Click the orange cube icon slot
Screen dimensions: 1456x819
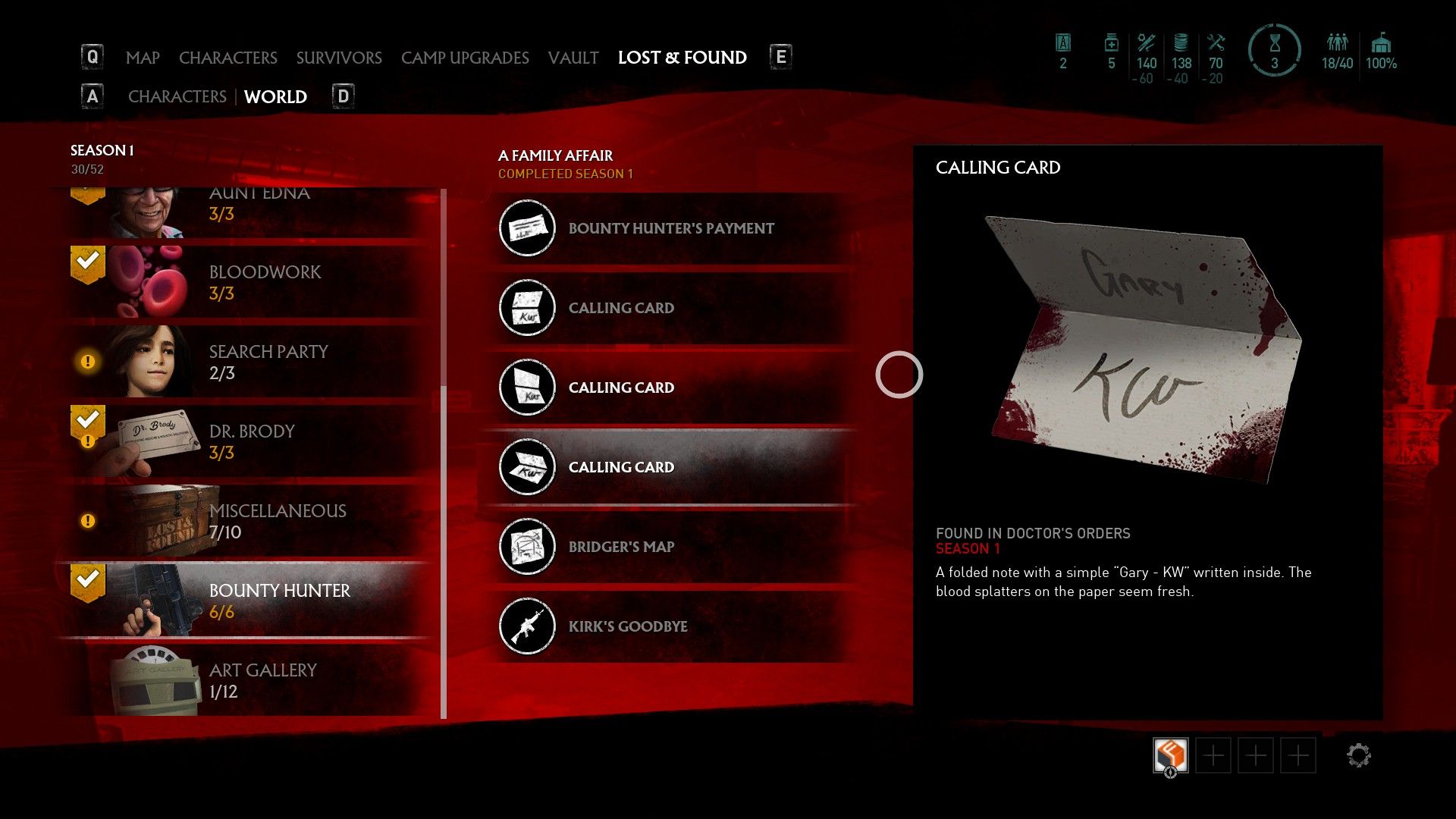coord(1170,755)
